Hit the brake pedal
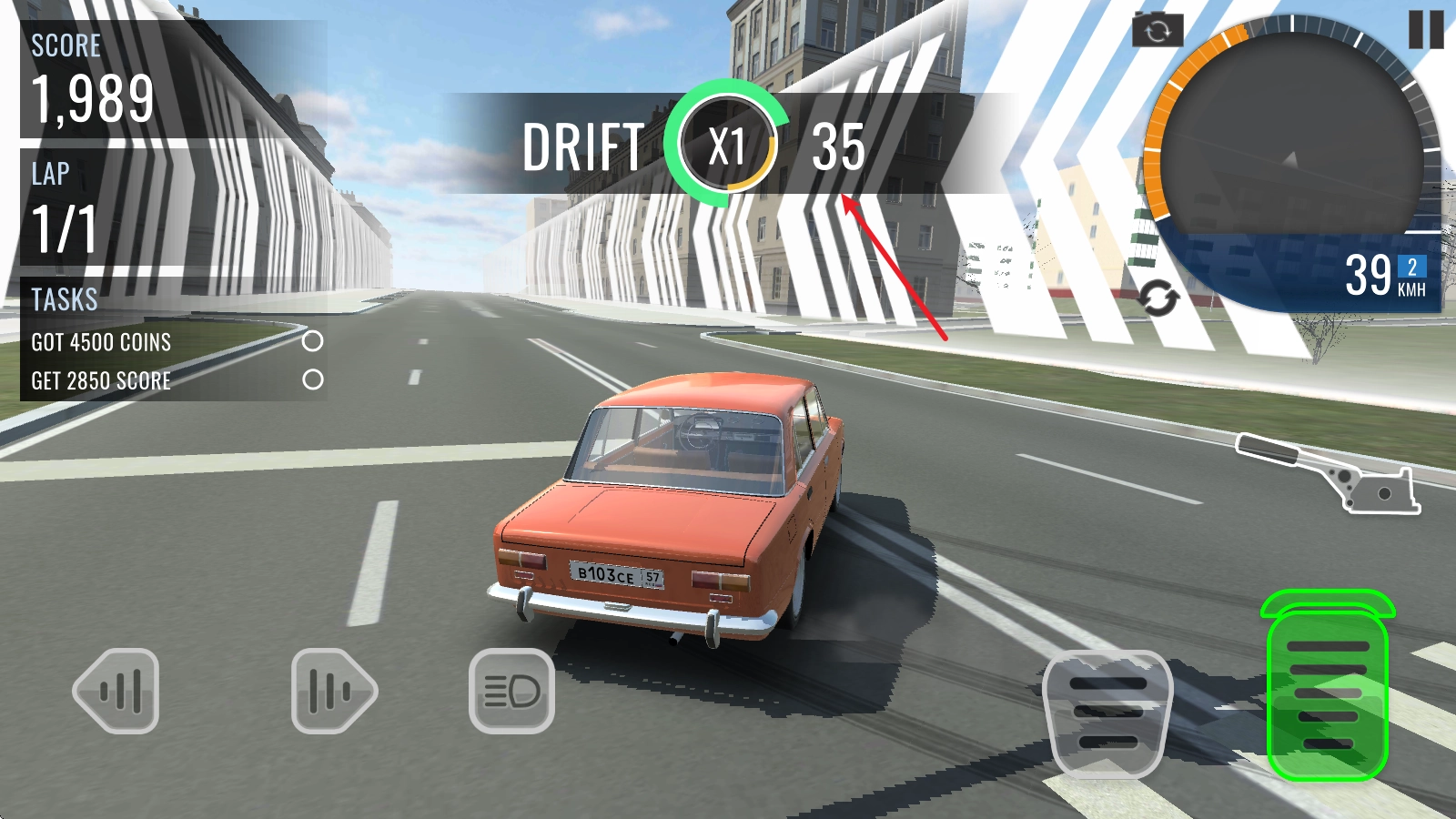1456x819 pixels. click(1107, 713)
